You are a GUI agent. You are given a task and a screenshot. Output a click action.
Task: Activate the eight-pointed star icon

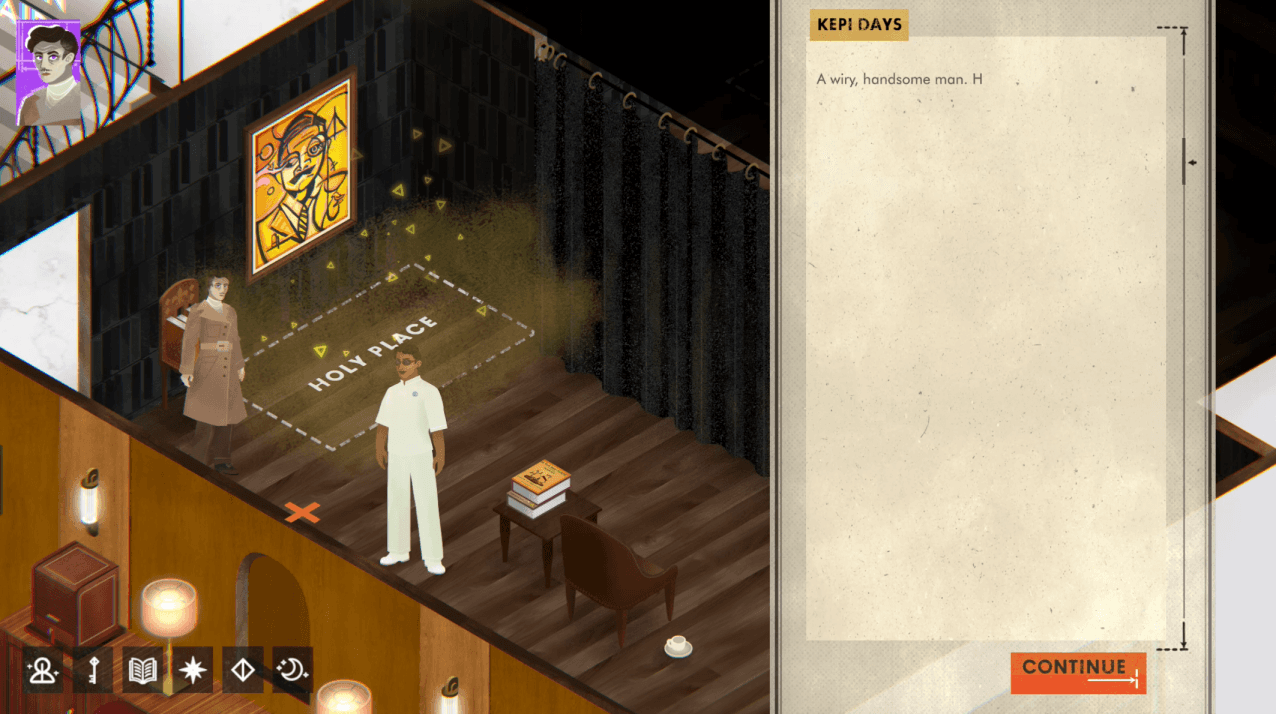tap(193, 669)
